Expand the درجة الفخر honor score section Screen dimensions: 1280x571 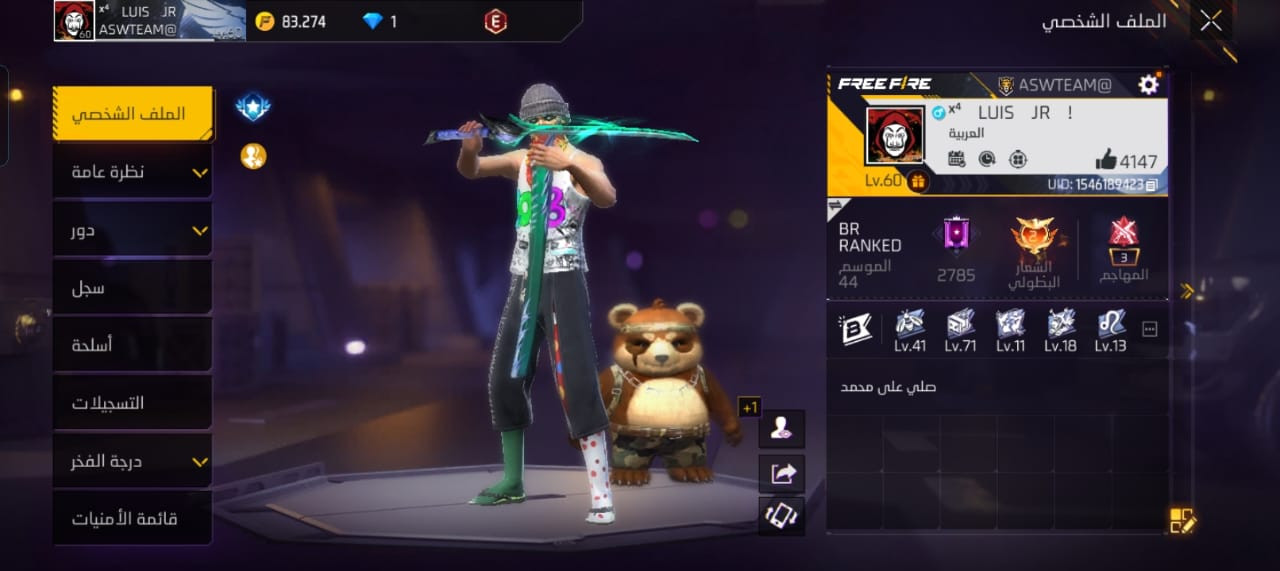133,461
